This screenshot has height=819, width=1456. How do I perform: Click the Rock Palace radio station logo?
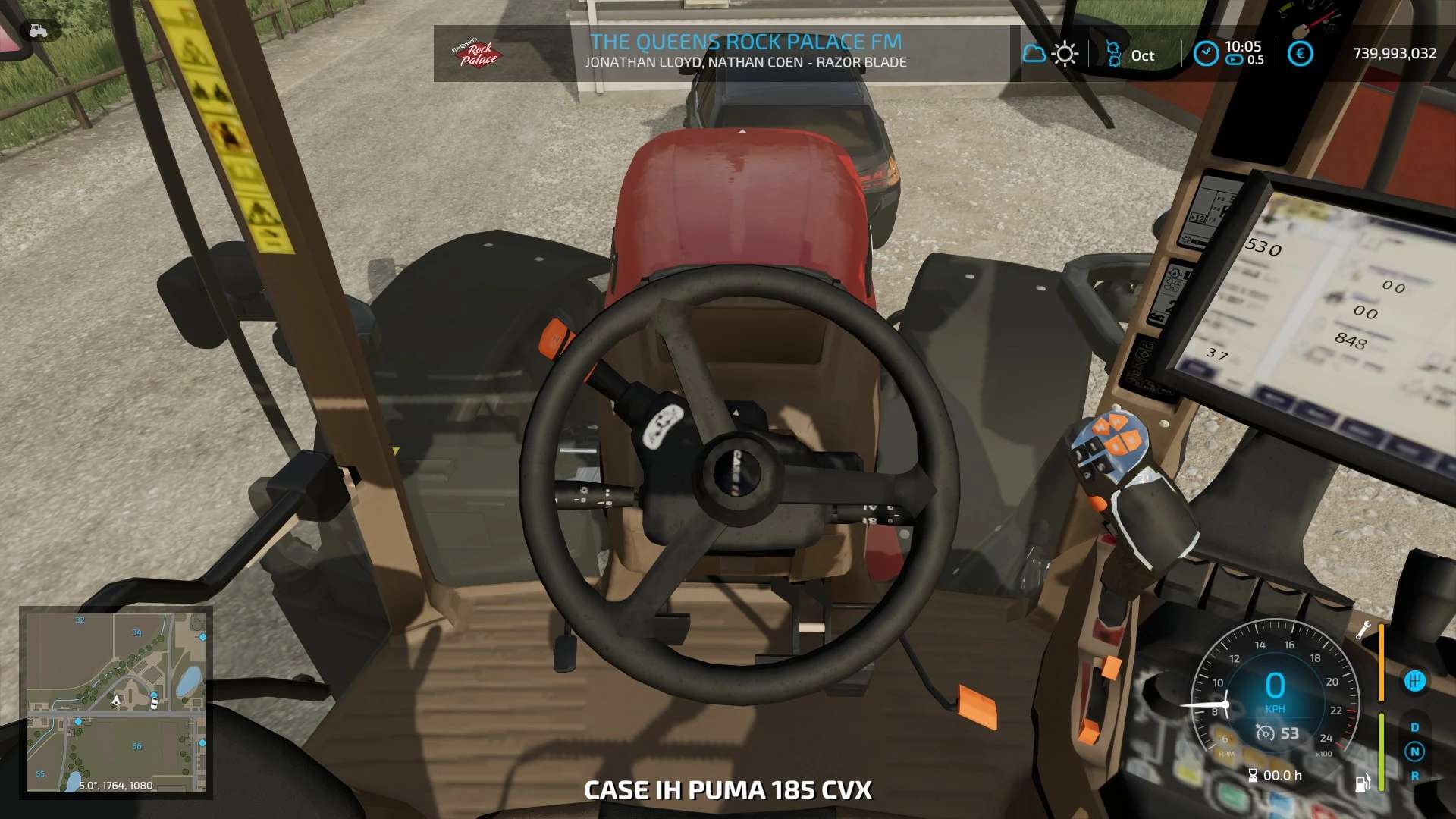[x=476, y=53]
